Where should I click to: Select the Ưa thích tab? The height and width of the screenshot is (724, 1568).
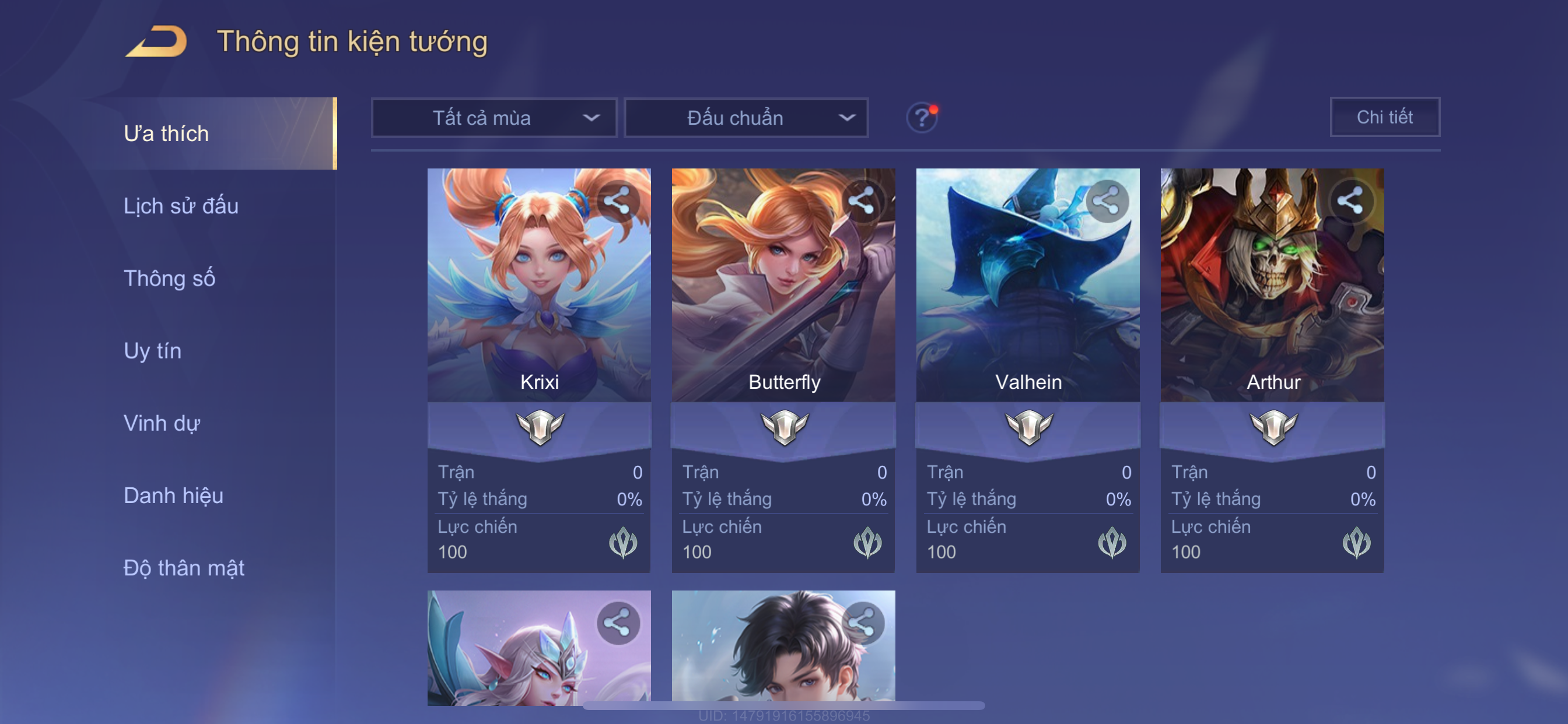pos(166,133)
